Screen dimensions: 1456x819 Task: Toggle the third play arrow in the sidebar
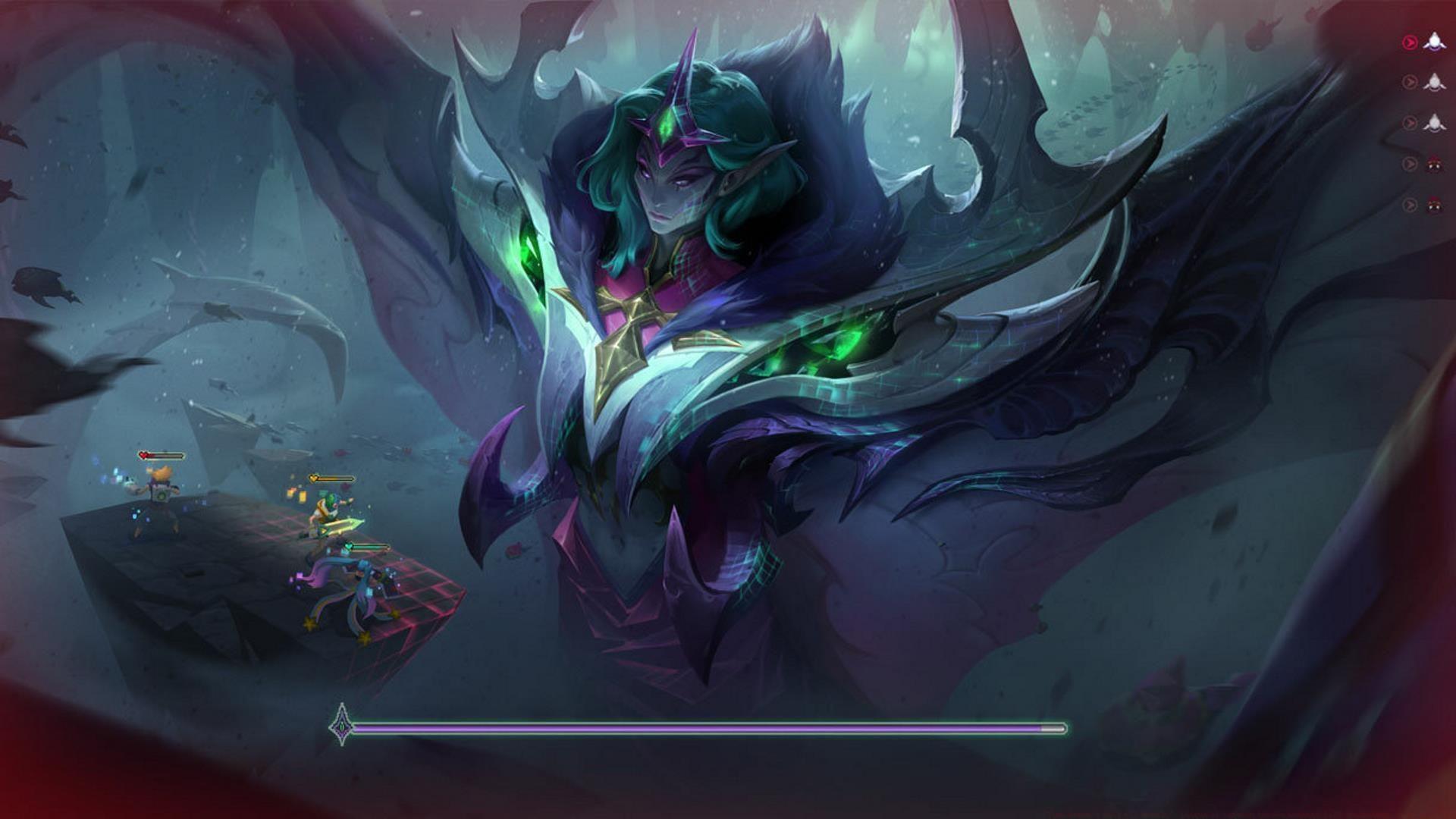click(1409, 121)
